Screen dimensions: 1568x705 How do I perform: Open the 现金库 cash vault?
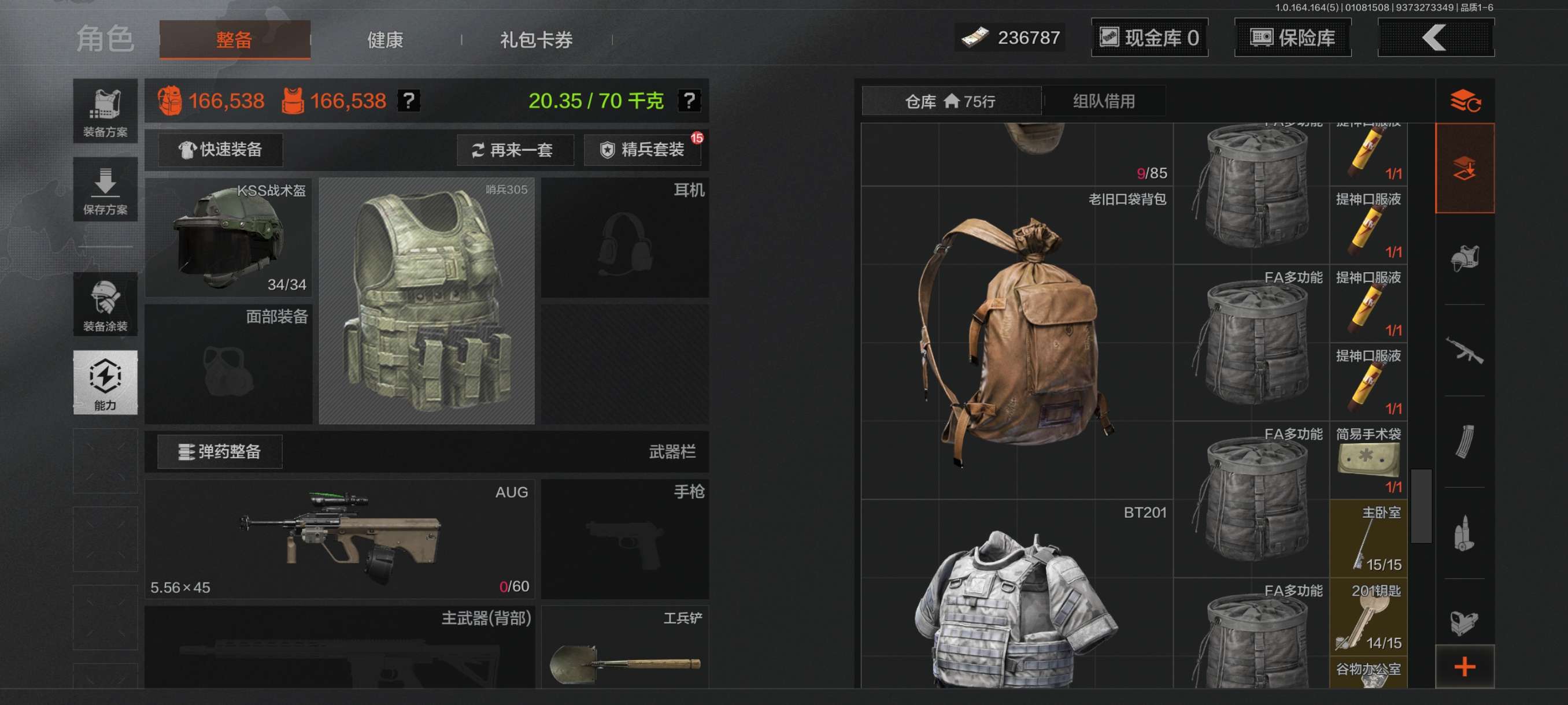(1149, 38)
